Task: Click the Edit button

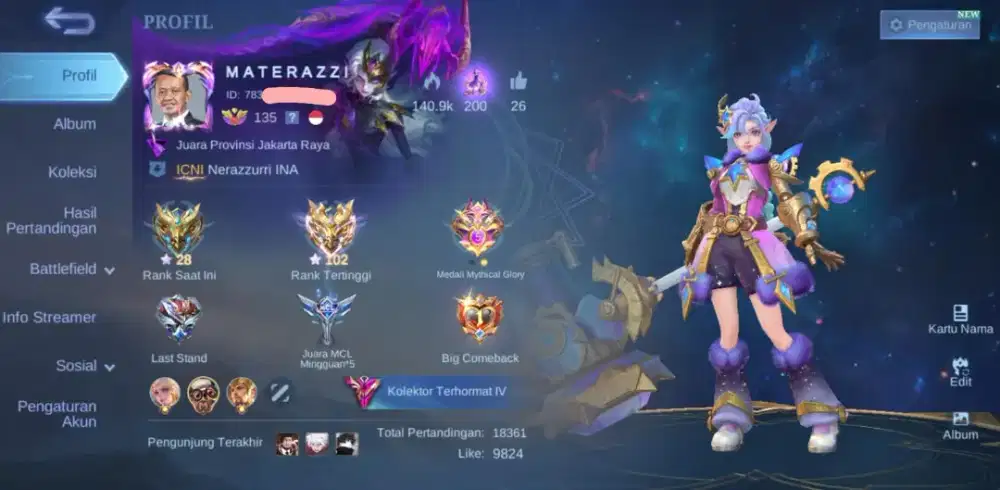Action: (x=960, y=372)
